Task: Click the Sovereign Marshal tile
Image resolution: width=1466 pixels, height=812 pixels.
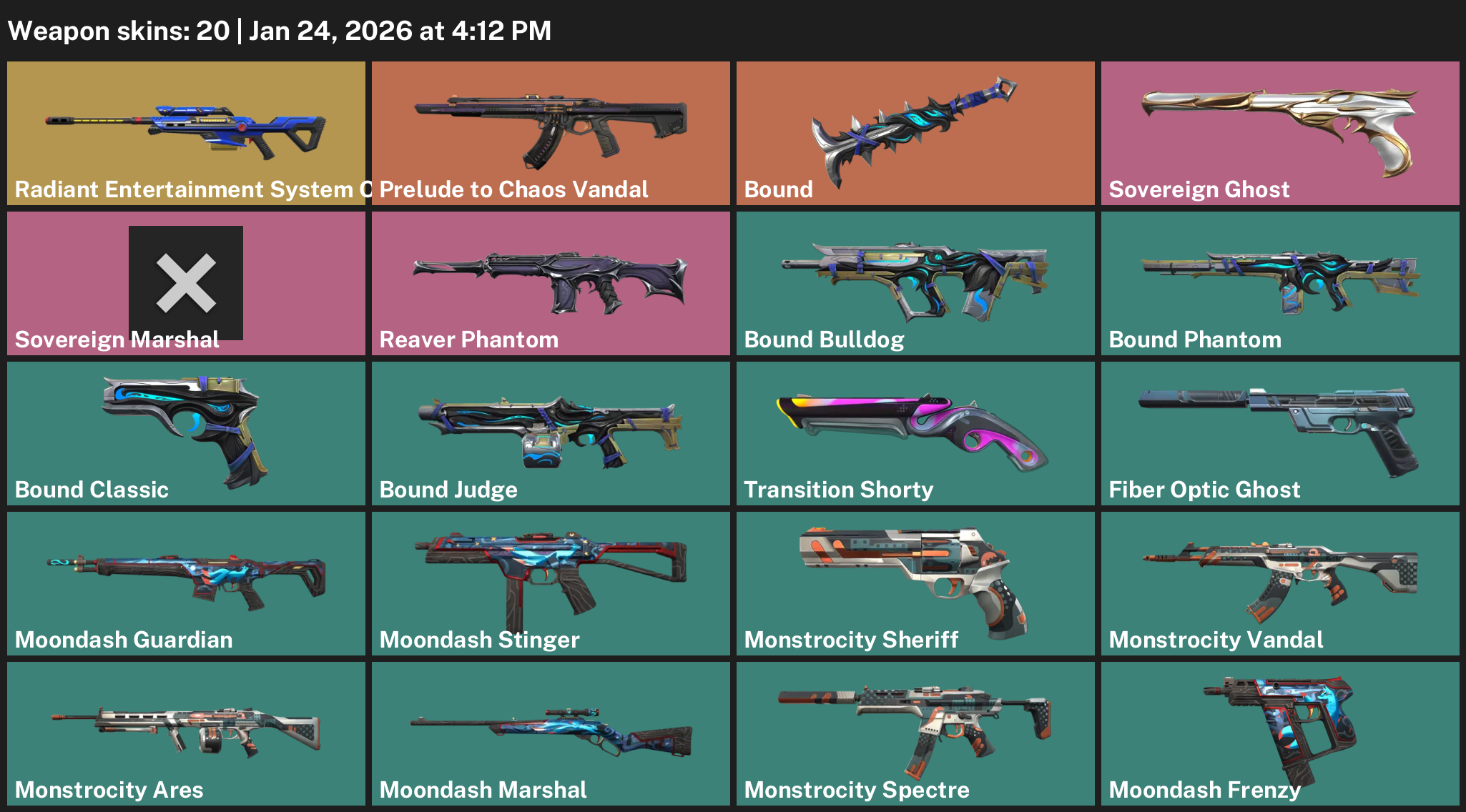Action: [x=186, y=283]
